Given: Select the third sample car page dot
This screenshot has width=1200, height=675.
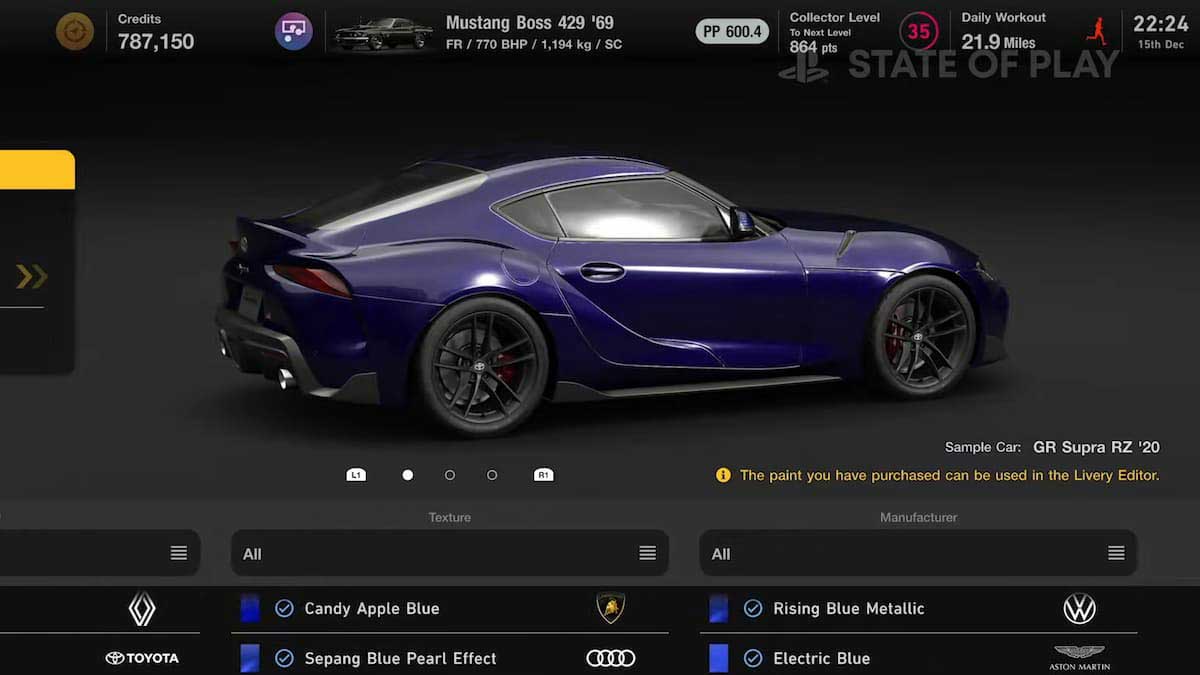Looking at the screenshot, I should 492,475.
